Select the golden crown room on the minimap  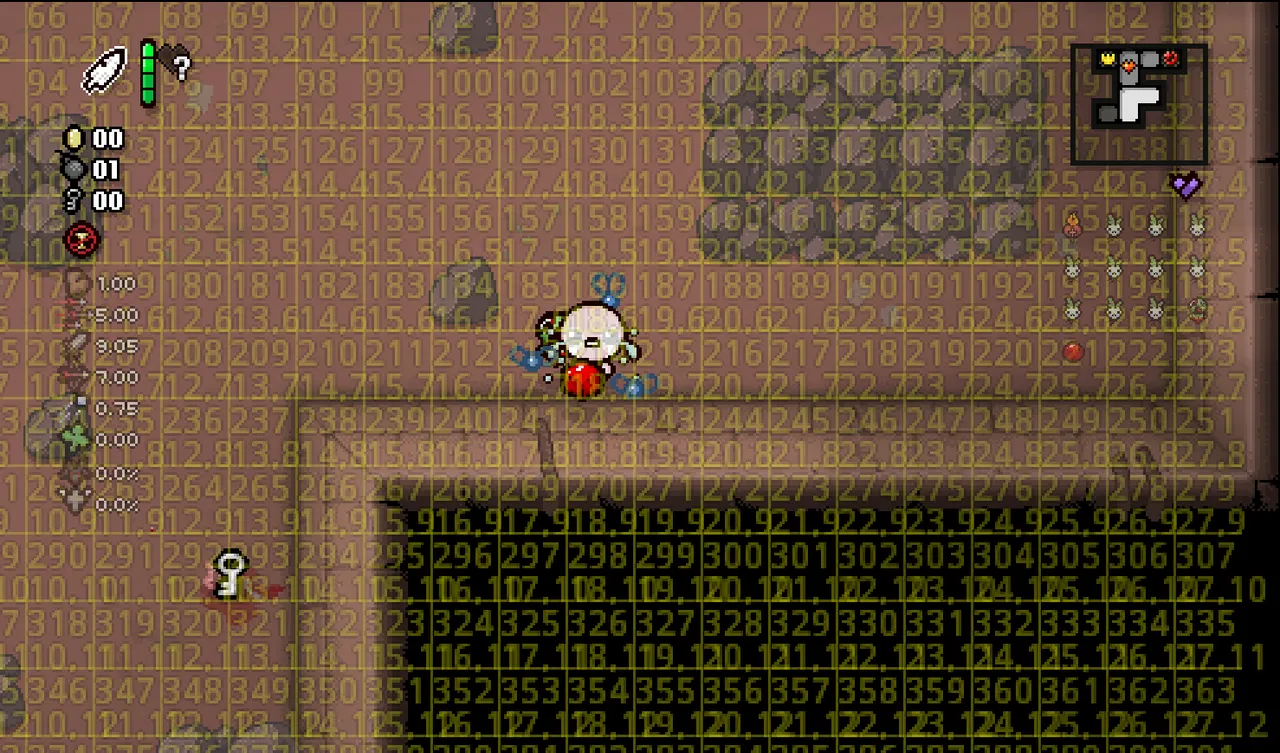pos(1108,60)
